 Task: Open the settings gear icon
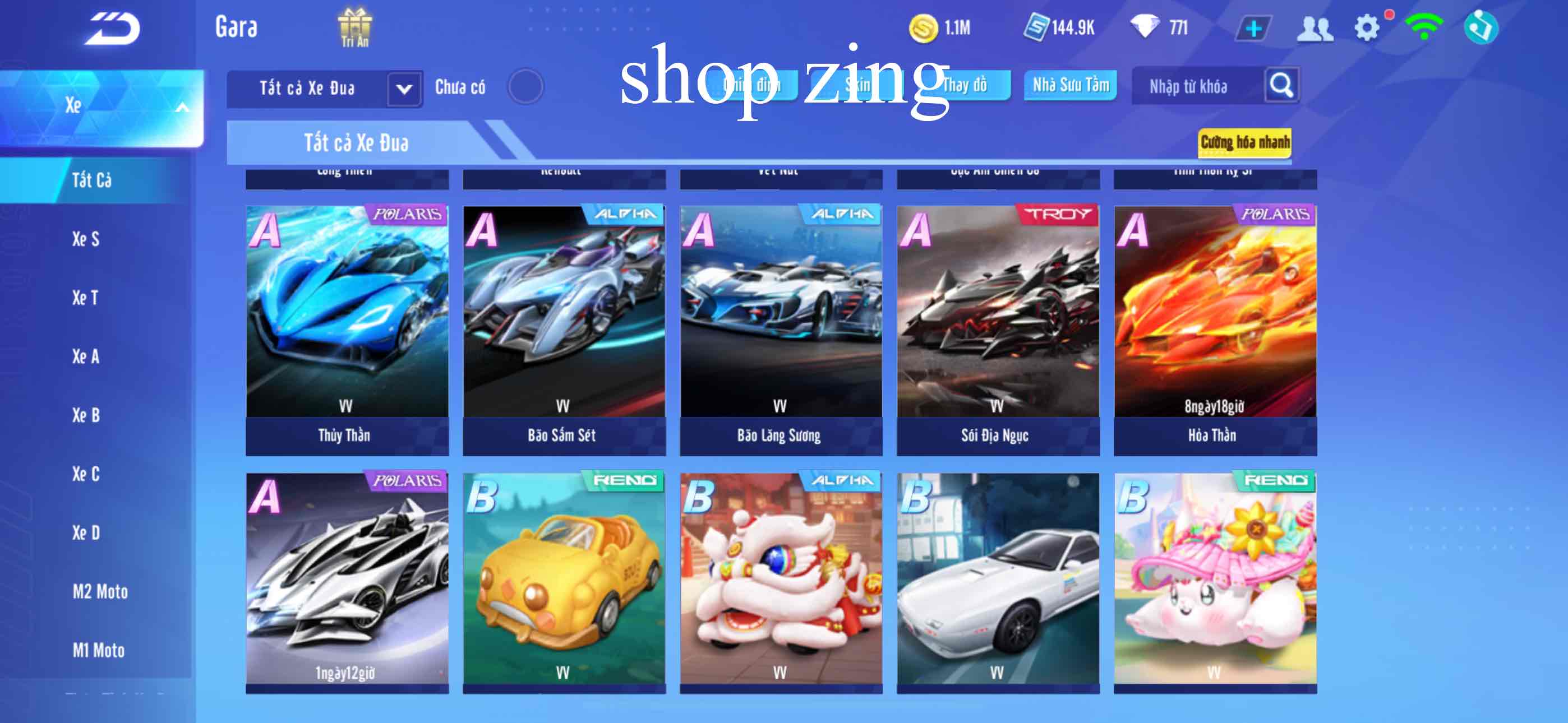(1367, 28)
